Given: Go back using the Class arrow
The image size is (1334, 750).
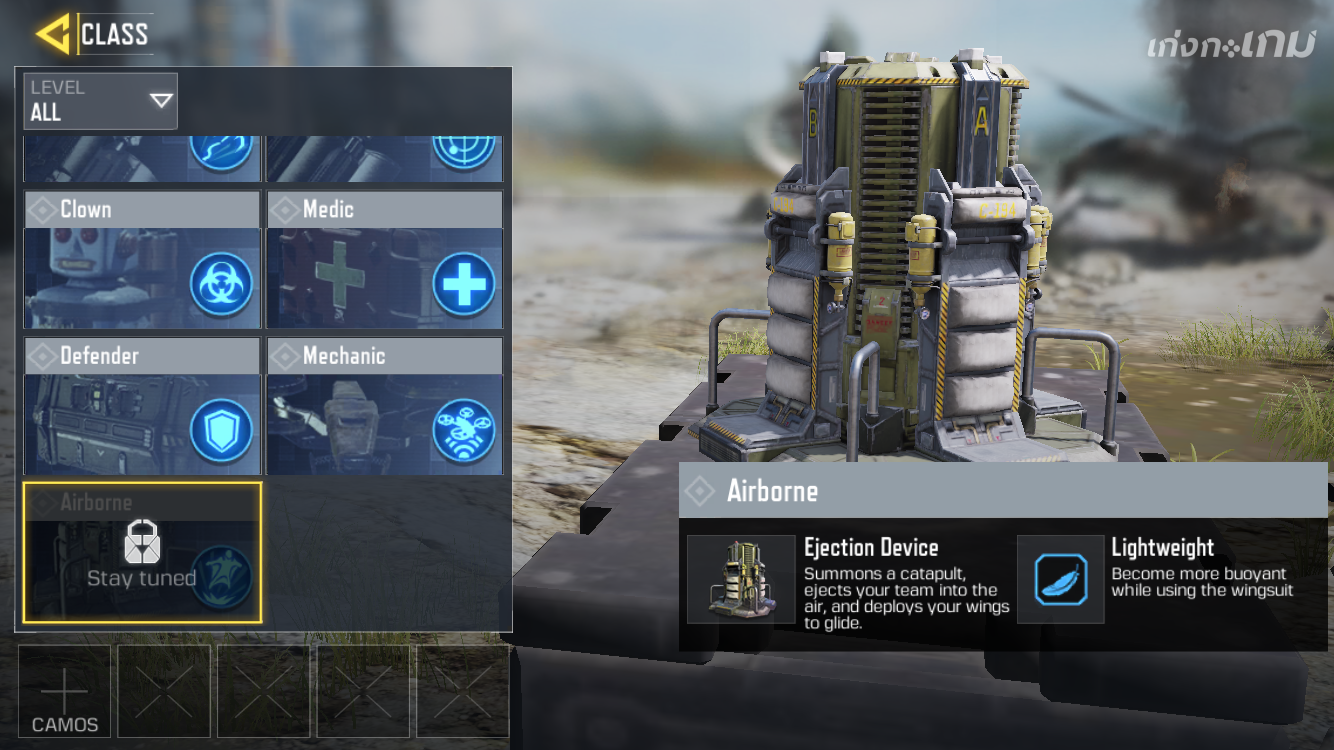Looking at the screenshot, I should 53,34.
